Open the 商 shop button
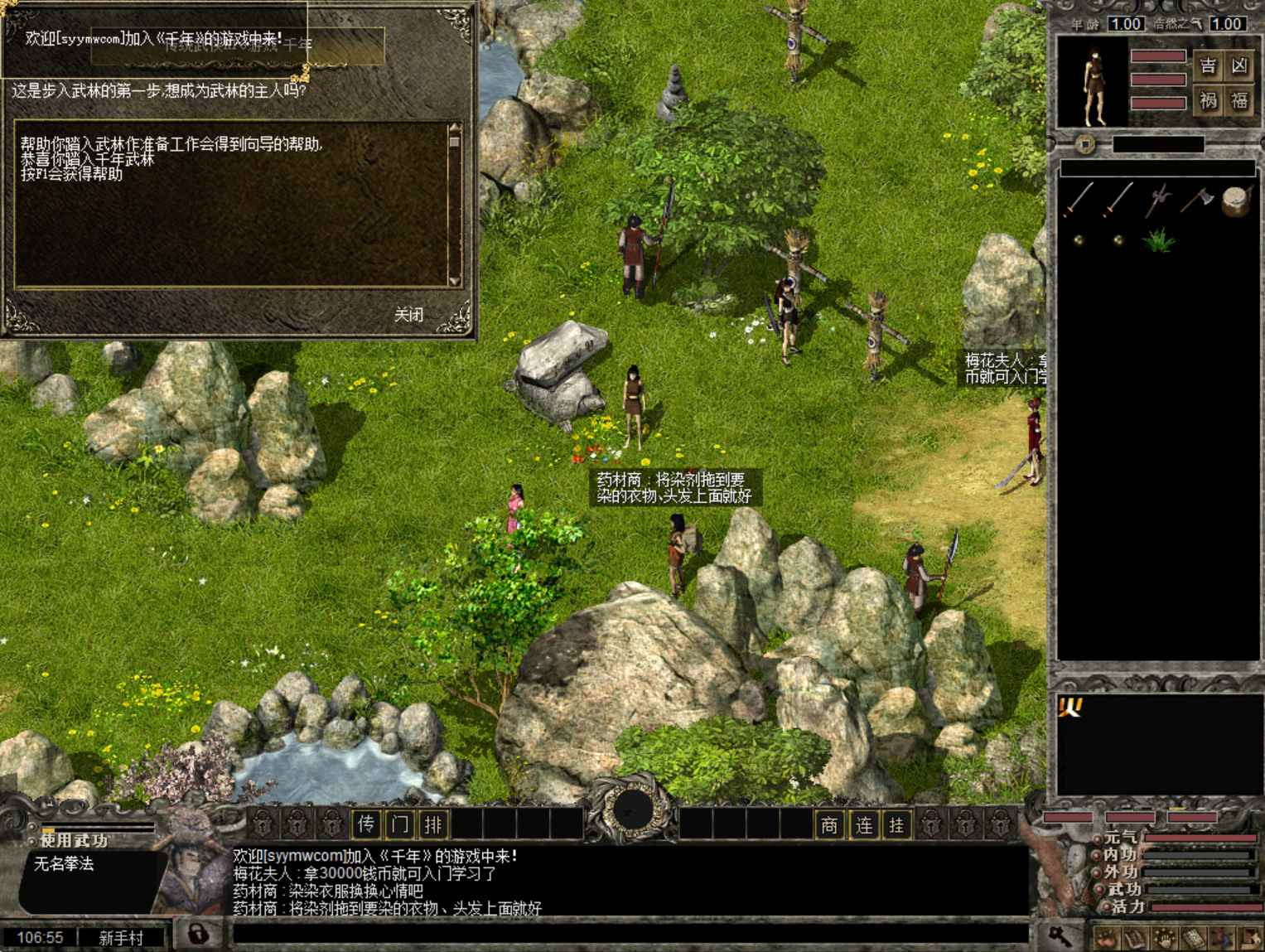Viewport: 1265px width, 952px height. [829, 824]
